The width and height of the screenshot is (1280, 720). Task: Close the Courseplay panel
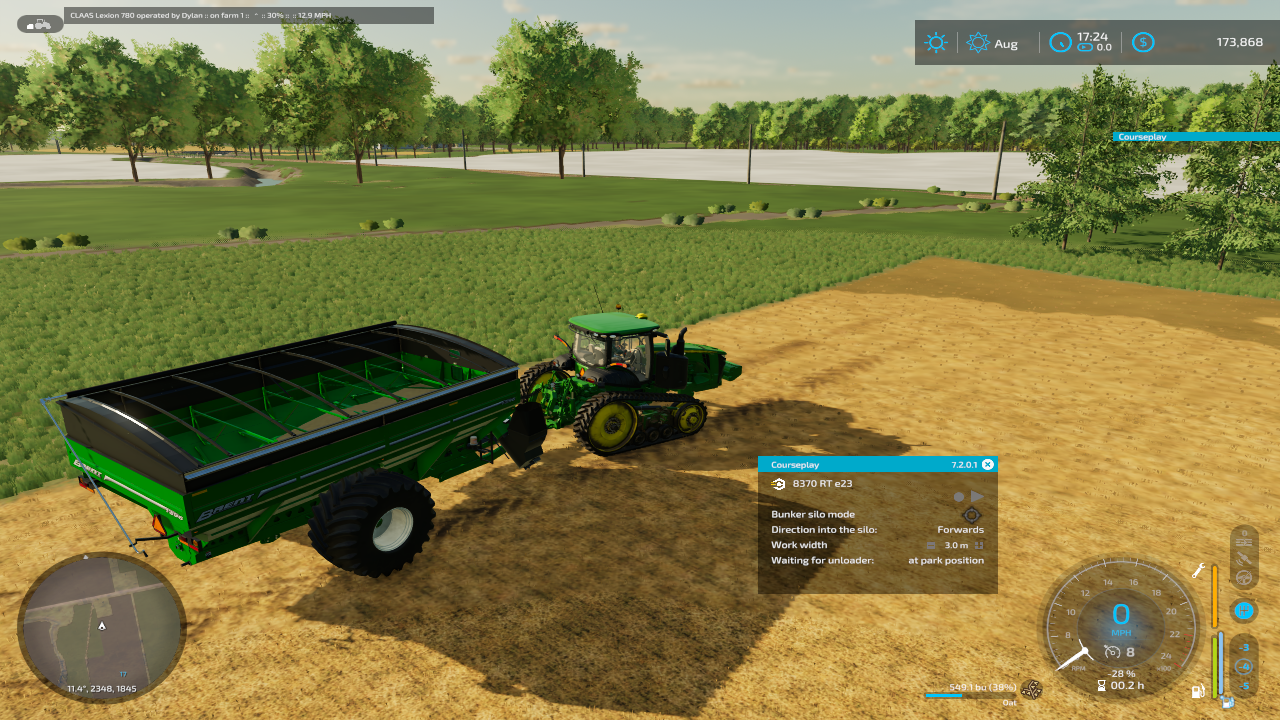point(988,464)
